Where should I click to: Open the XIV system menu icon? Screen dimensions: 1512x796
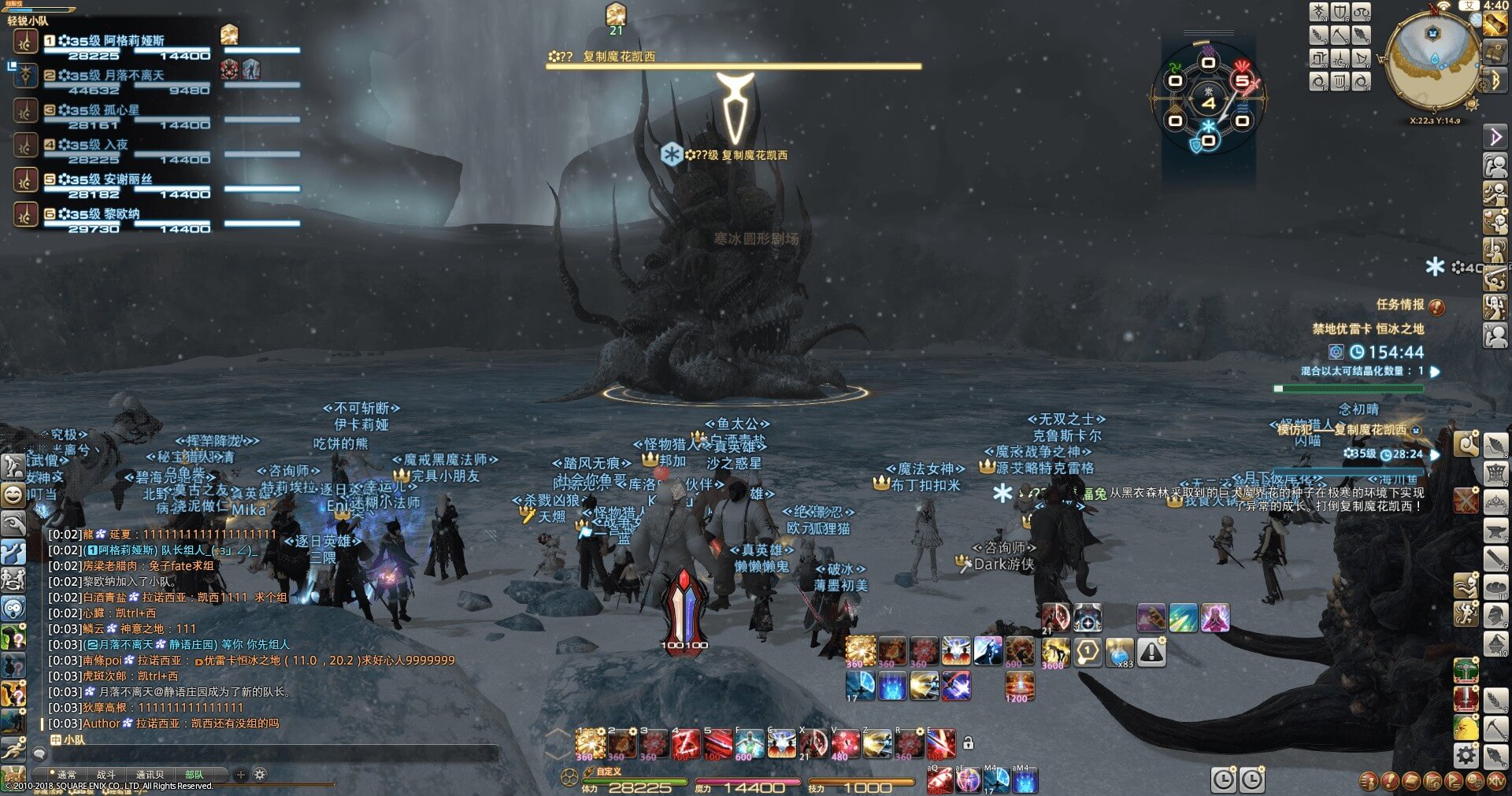[x=1496, y=781]
